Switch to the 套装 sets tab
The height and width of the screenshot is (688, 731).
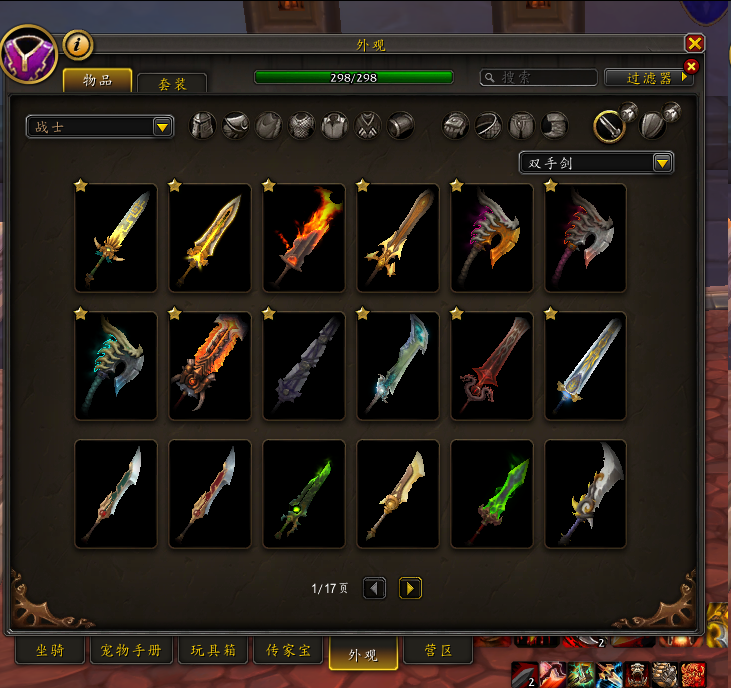[x=172, y=84]
